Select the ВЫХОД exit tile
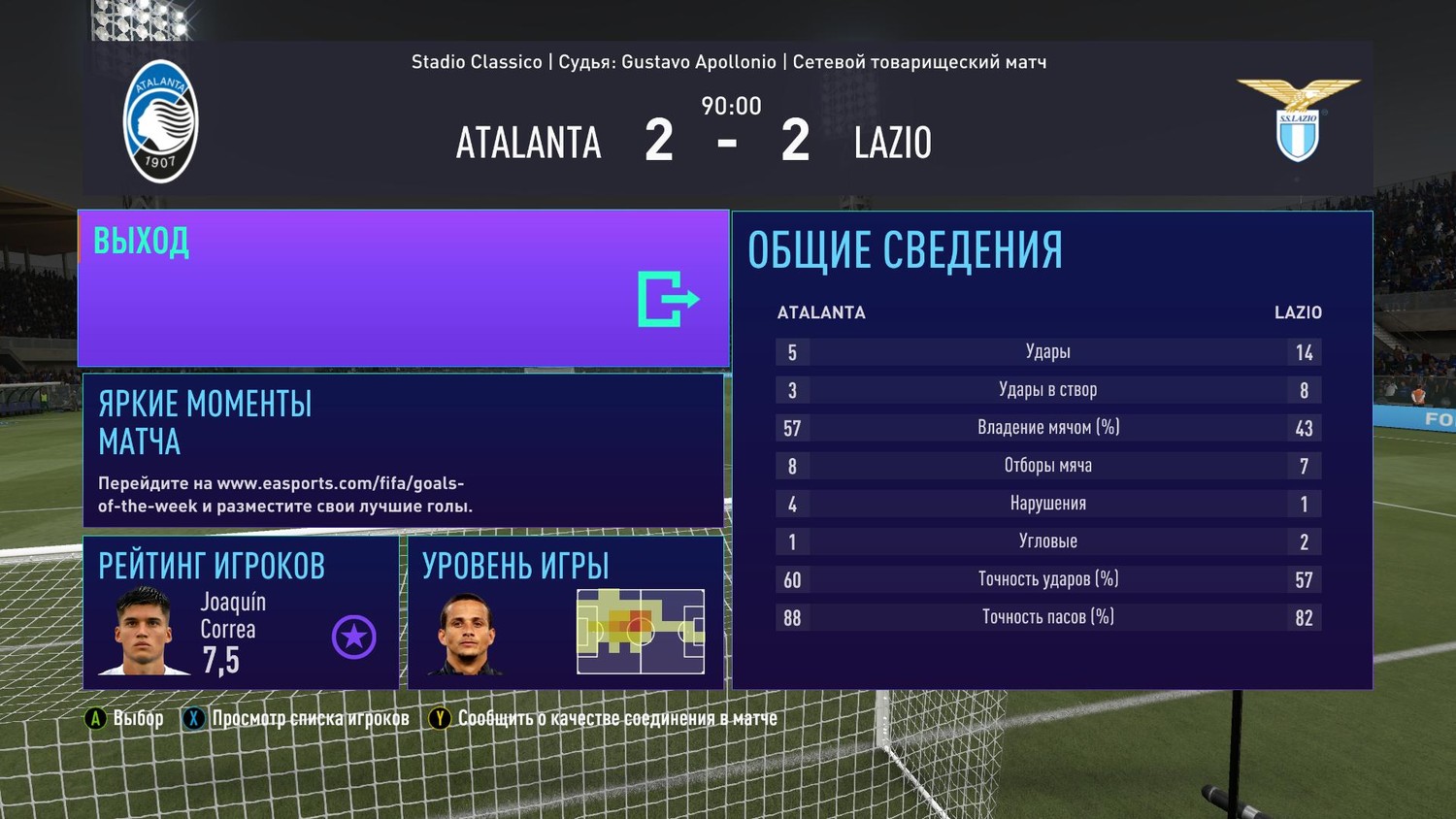 tap(403, 288)
